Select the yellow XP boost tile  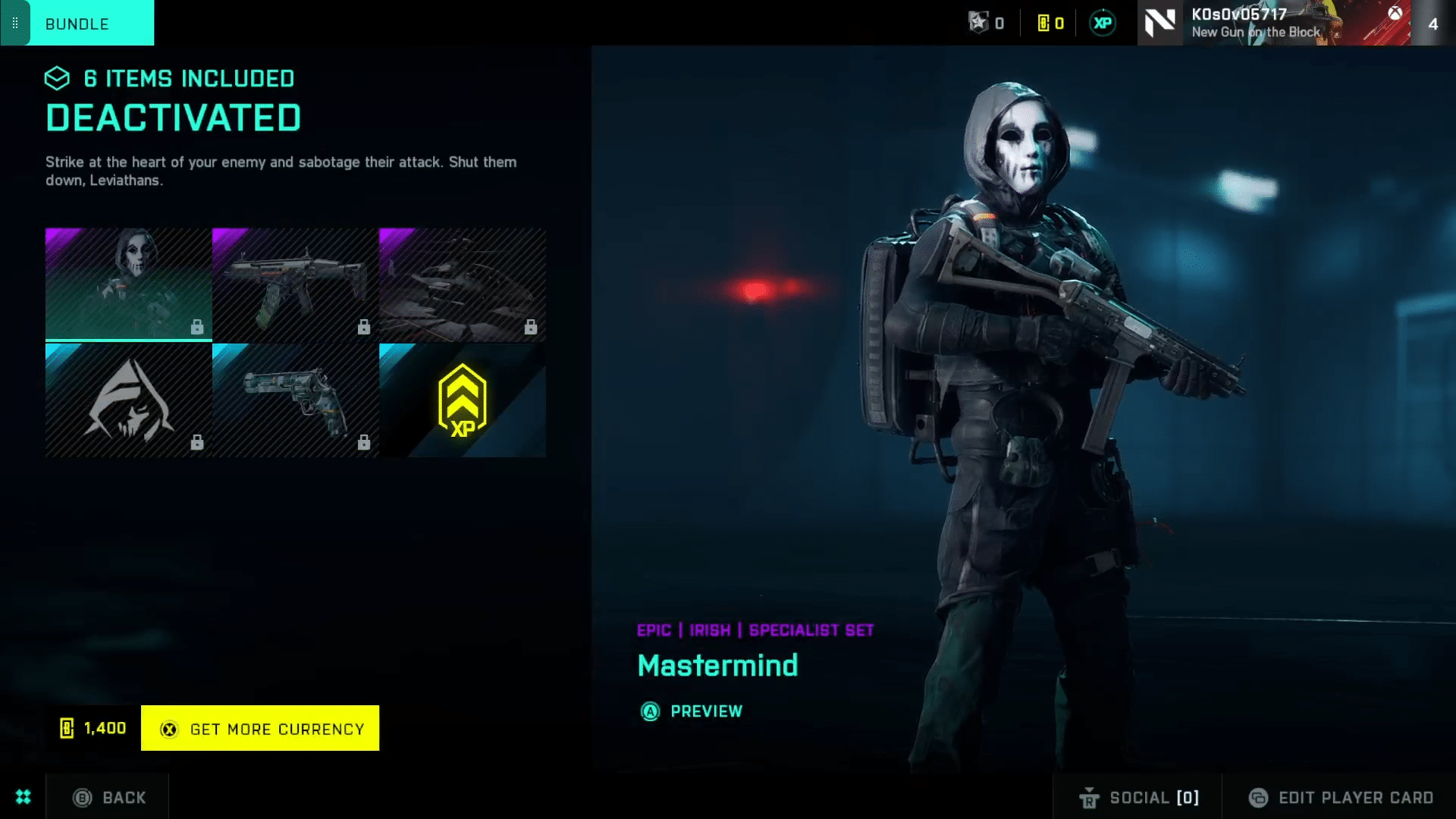[x=462, y=400]
